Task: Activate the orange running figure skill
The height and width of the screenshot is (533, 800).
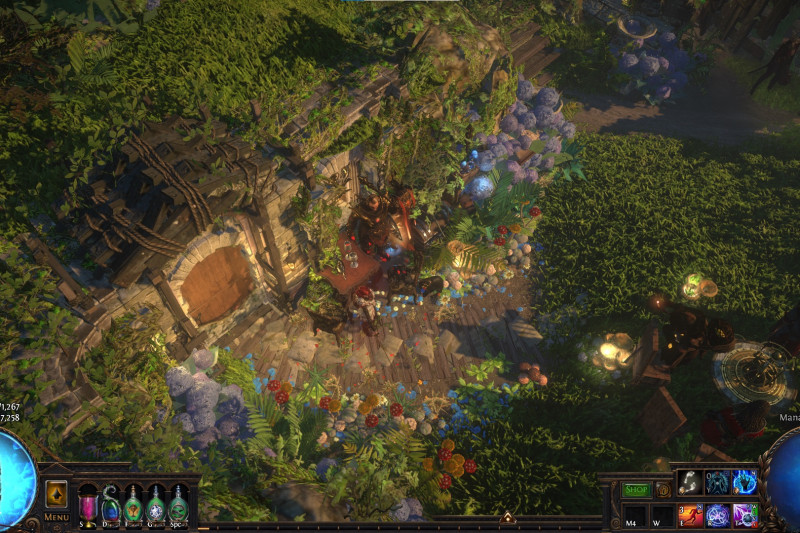Action: pos(690,515)
